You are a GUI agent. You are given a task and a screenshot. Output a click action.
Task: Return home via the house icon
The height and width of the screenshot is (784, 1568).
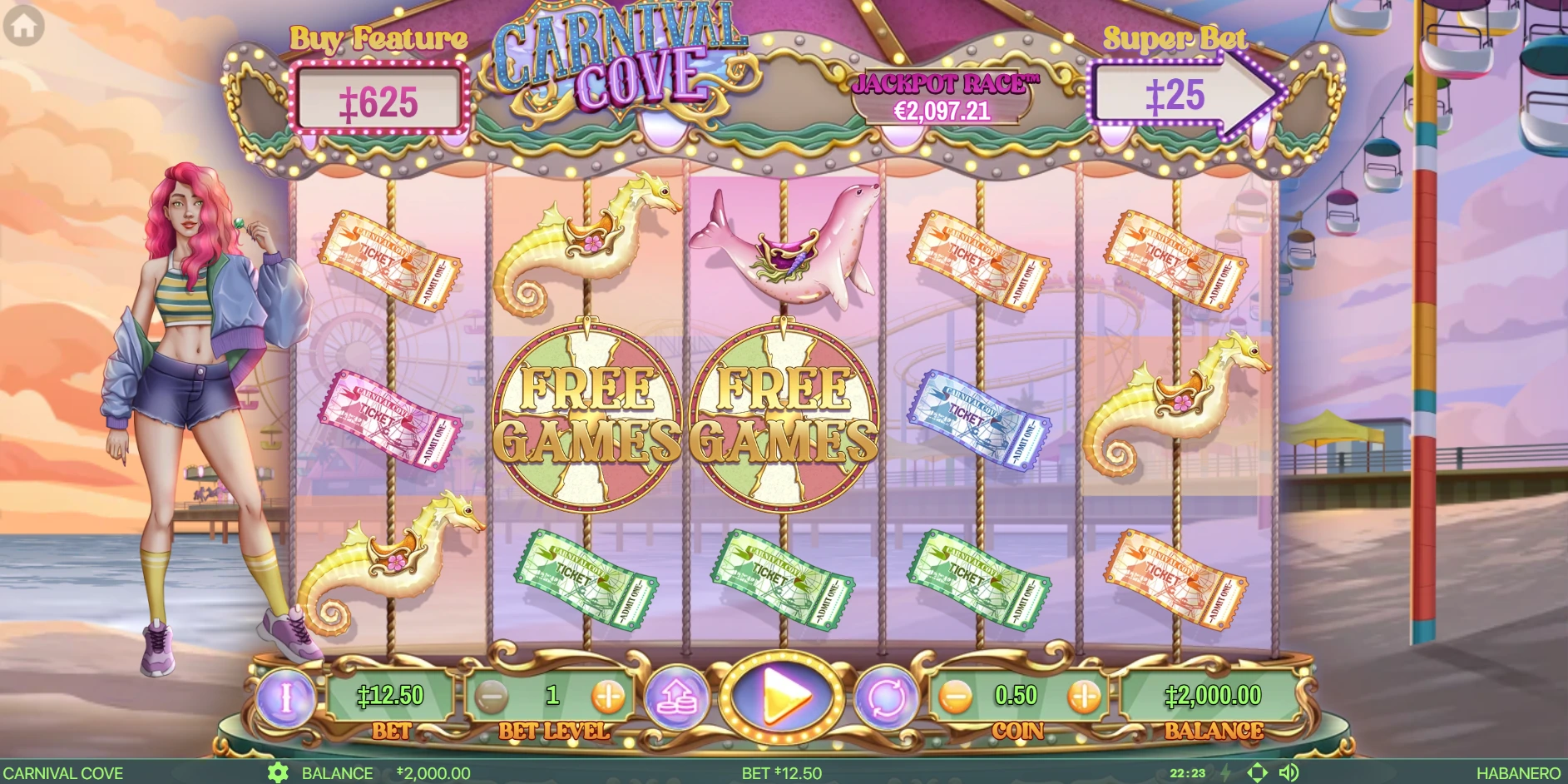24,25
